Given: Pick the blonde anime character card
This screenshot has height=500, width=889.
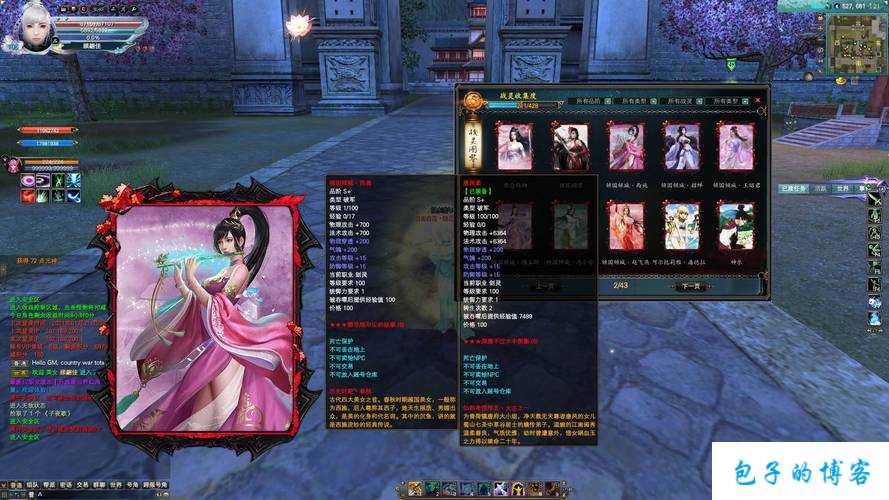Looking at the screenshot, I should pyautogui.click(x=682, y=226).
